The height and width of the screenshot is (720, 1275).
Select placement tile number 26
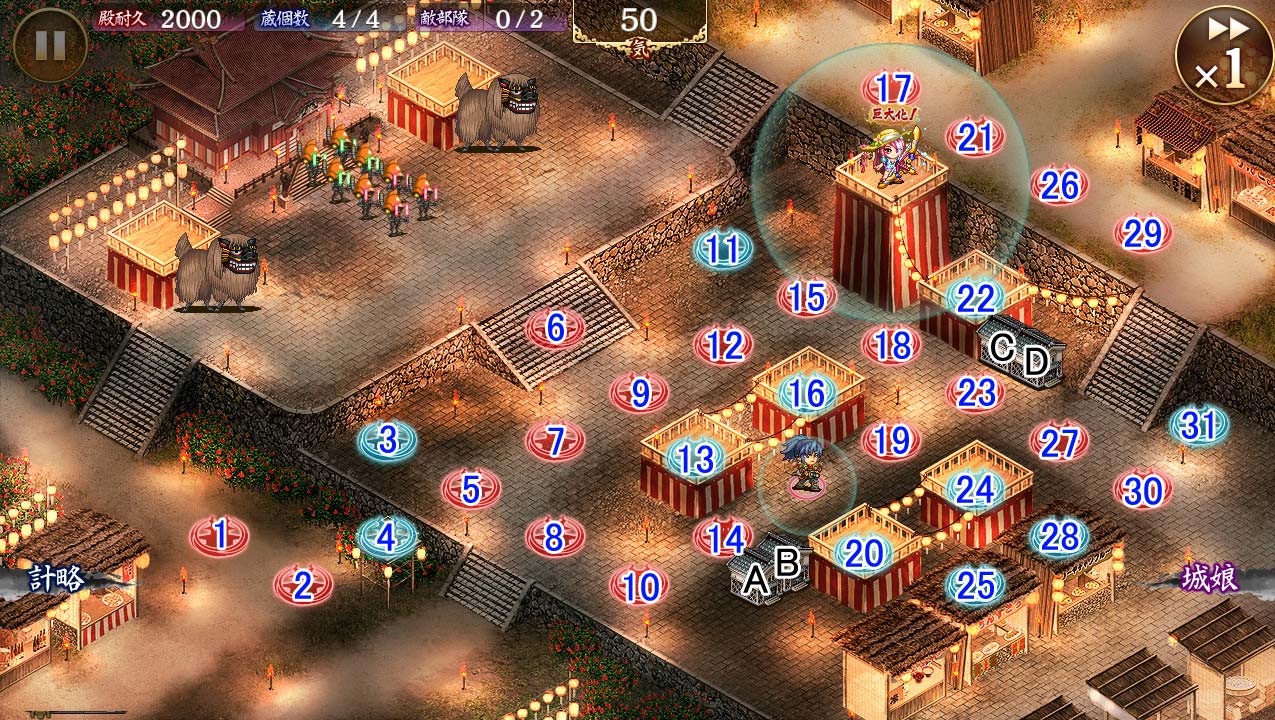tap(1059, 185)
